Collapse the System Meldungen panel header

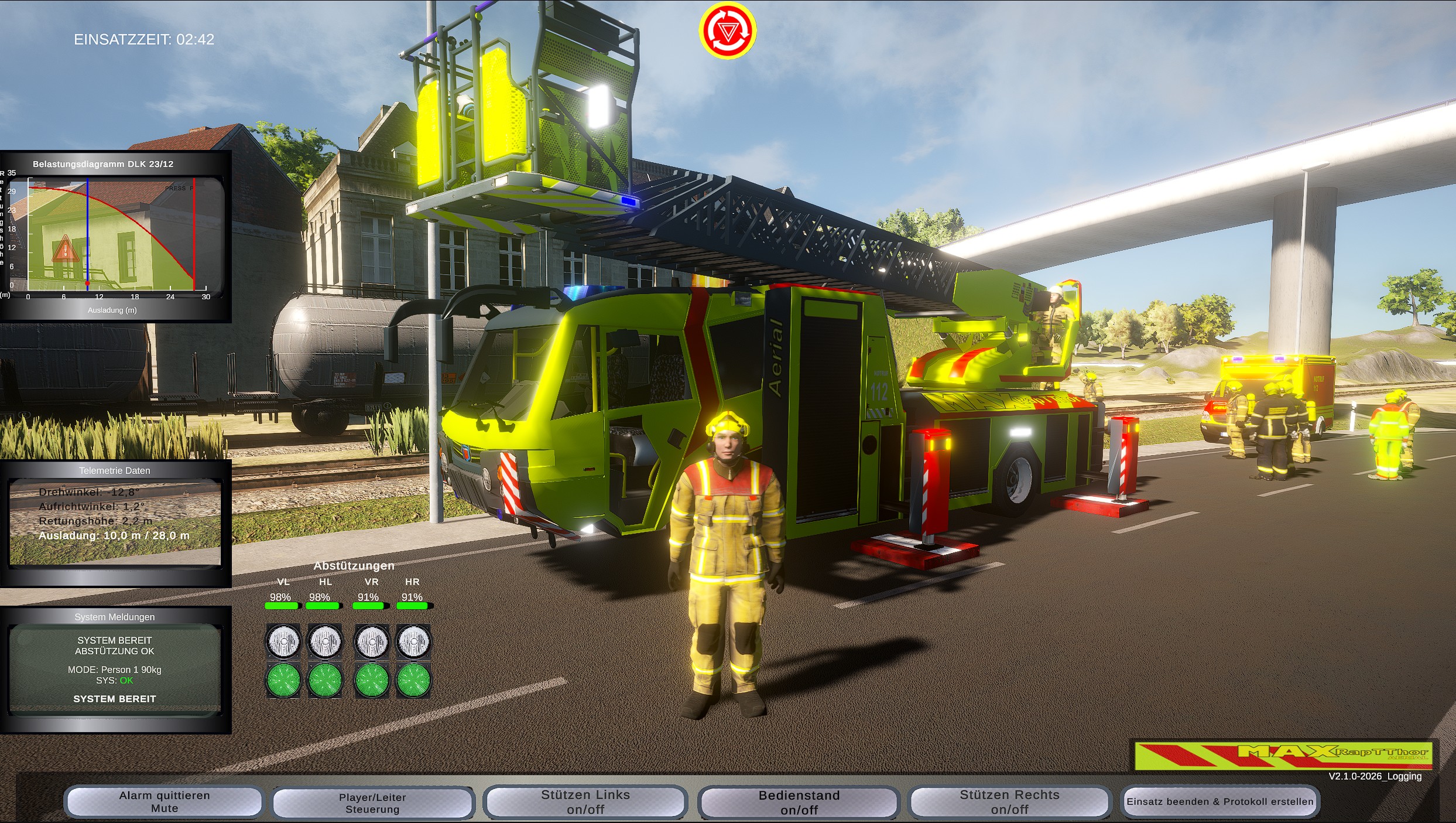point(114,616)
